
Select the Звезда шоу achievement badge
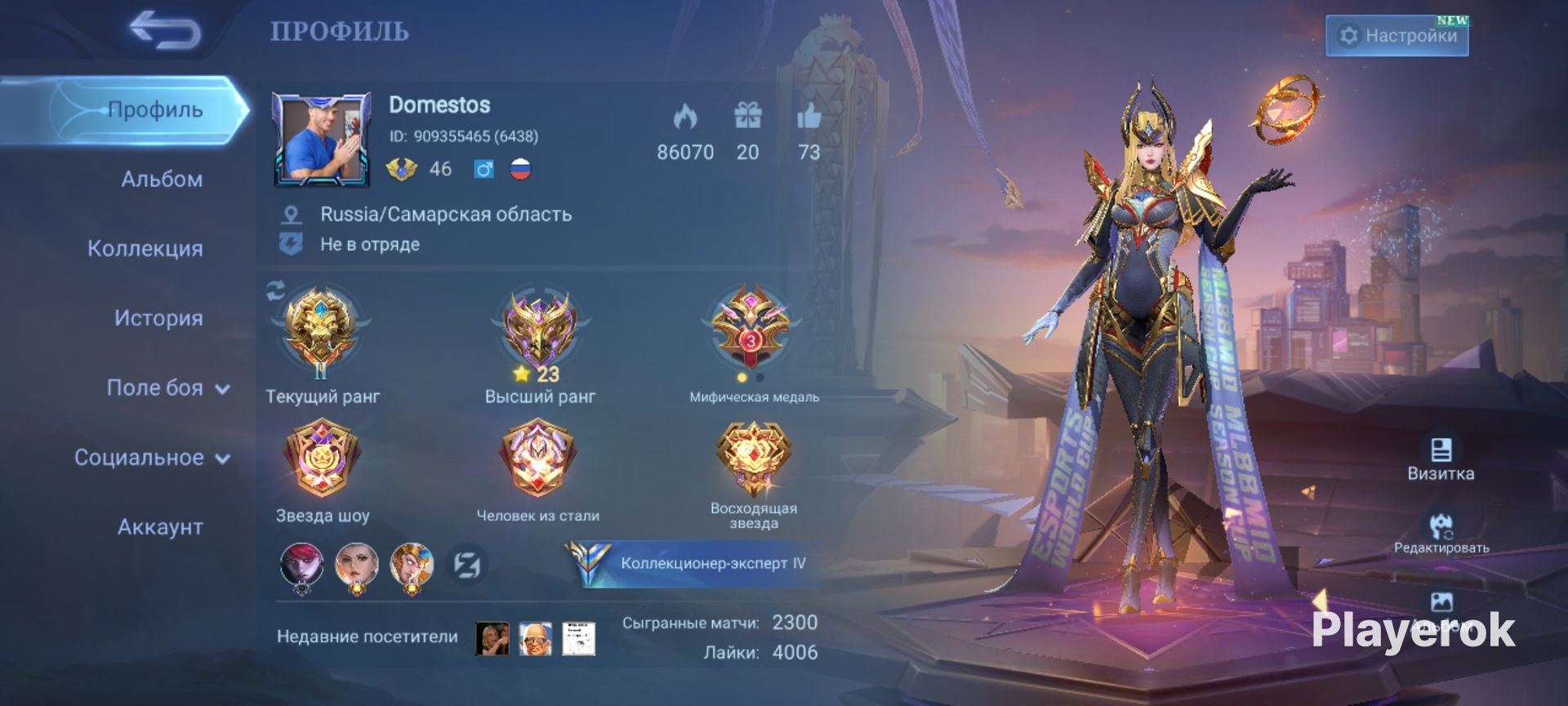[322, 458]
